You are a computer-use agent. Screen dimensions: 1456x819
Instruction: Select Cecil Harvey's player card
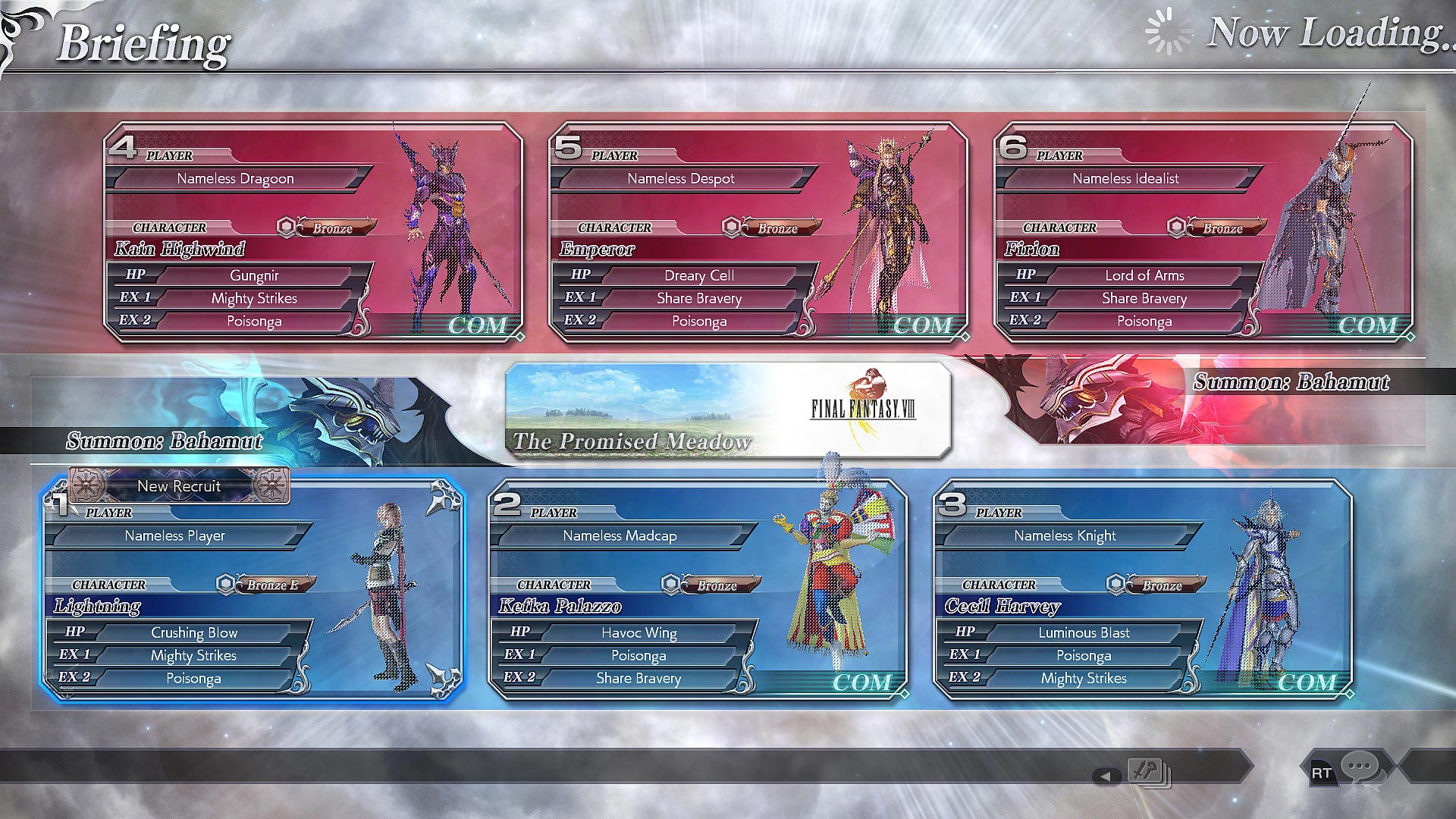click(1143, 589)
